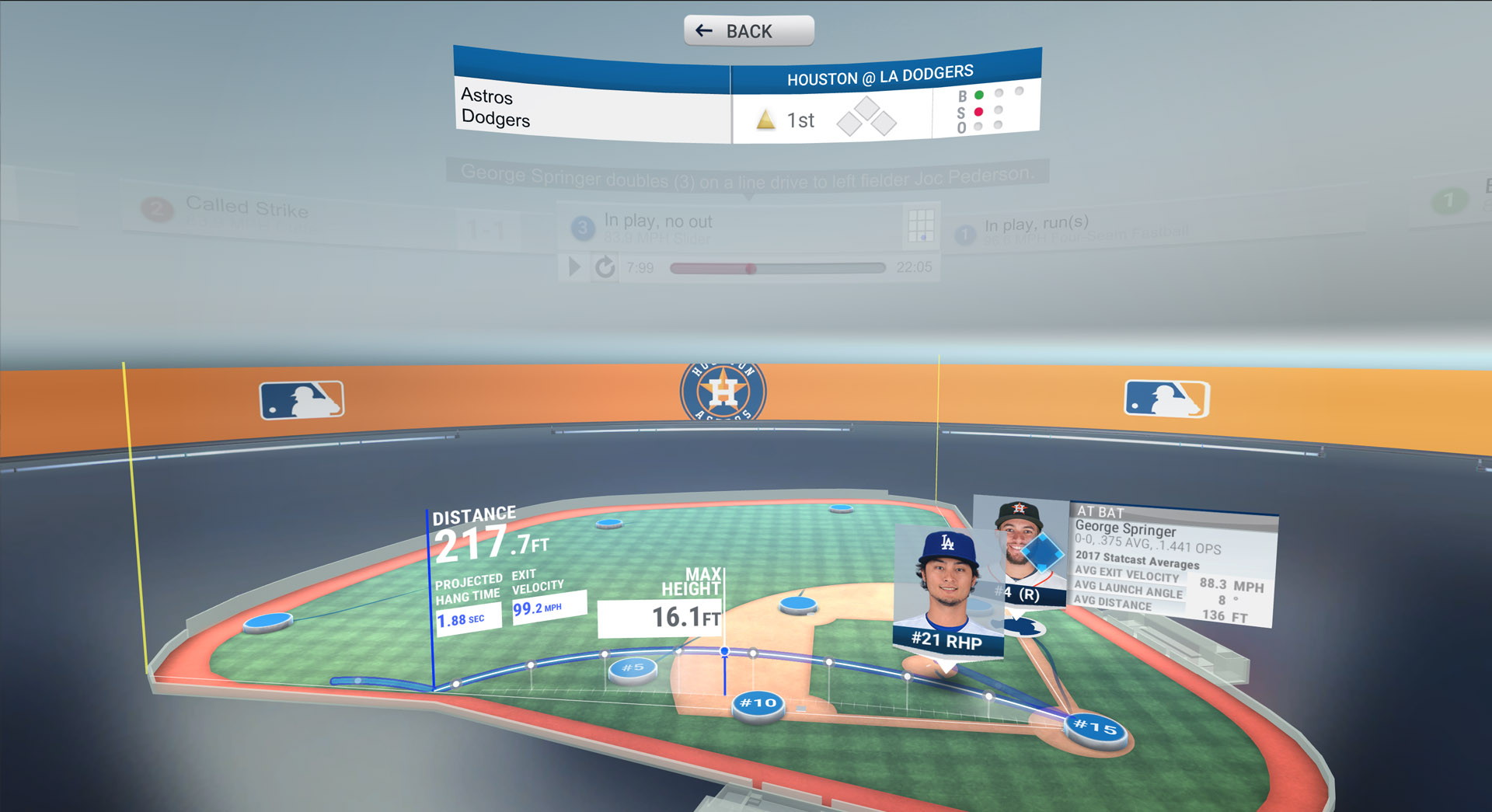
Task: Select the Called Strike pitch entry
Action: [x=247, y=210]
